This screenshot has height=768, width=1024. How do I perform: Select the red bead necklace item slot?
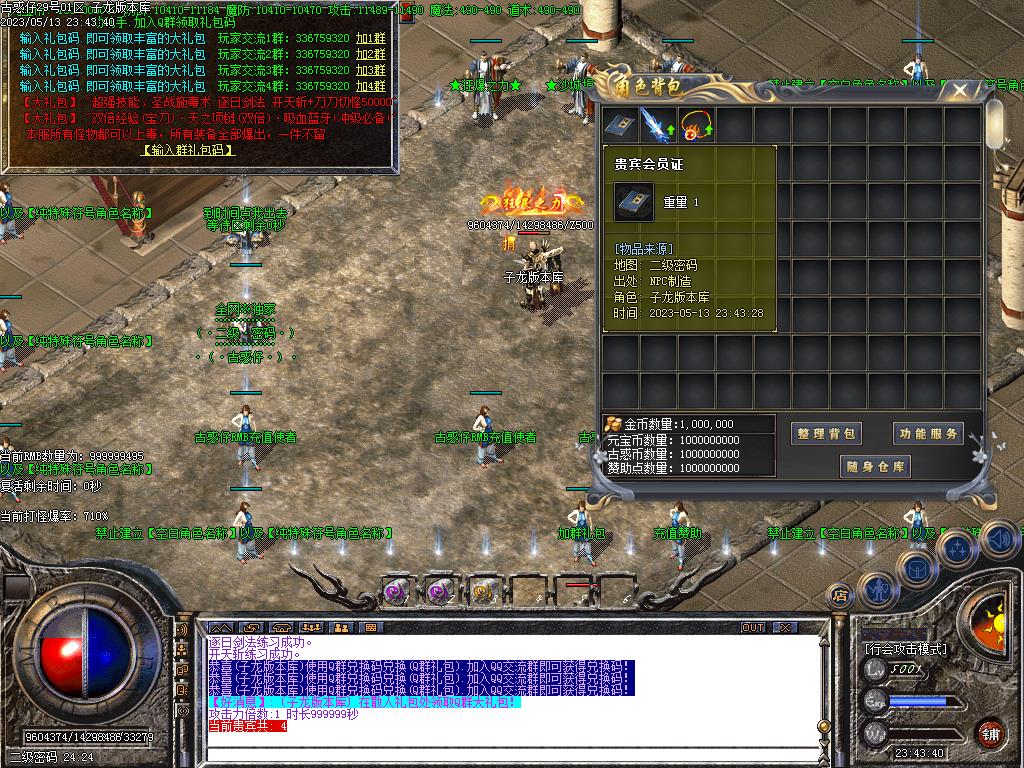pos(695,126)
